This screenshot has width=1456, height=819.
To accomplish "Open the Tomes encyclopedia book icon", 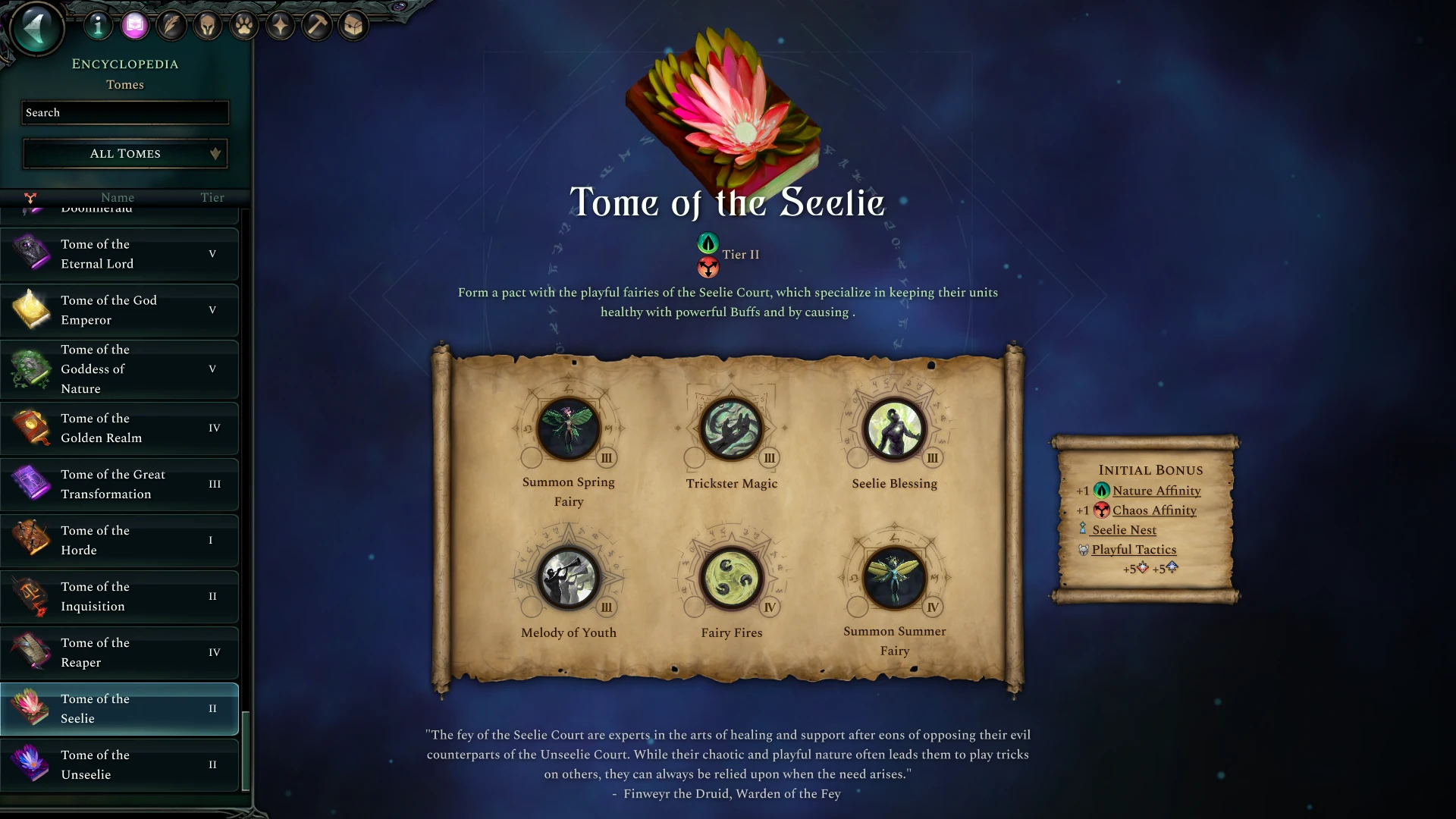I will coord(135,25).
